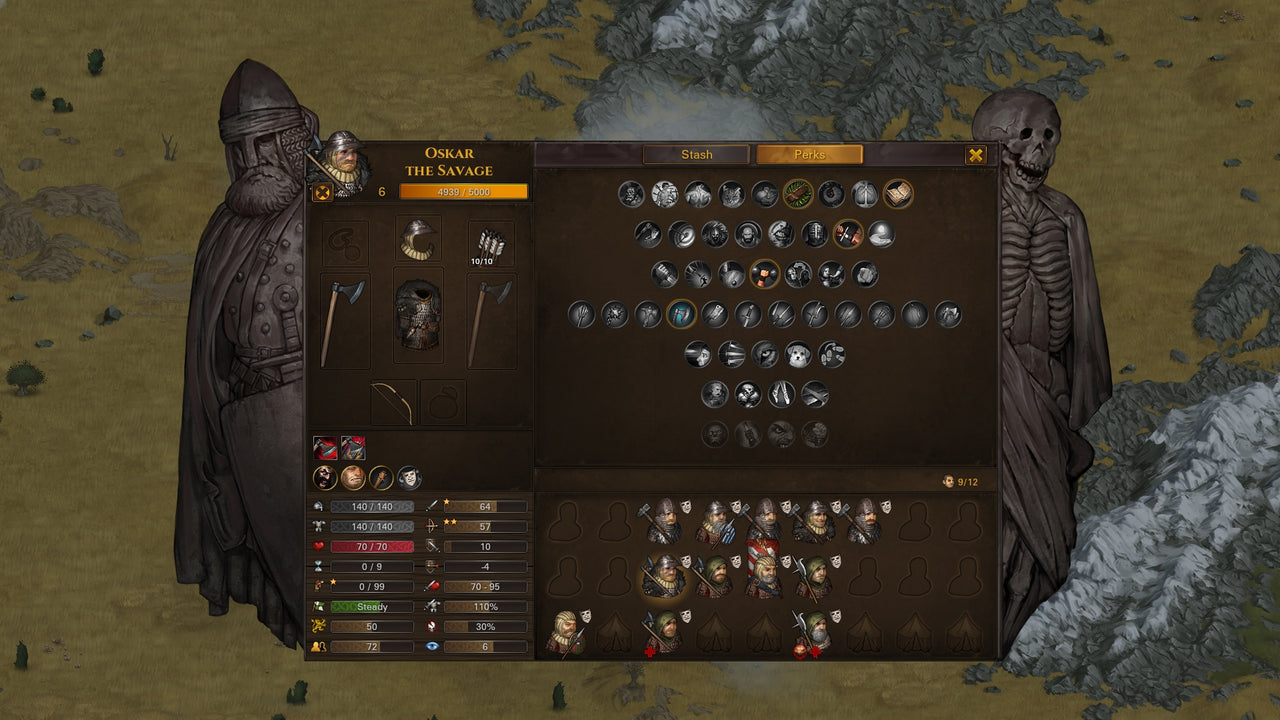The width and height of the screenshot is (1280, 720).
Task: Select the Colossus perk icon
Action: 697,193
